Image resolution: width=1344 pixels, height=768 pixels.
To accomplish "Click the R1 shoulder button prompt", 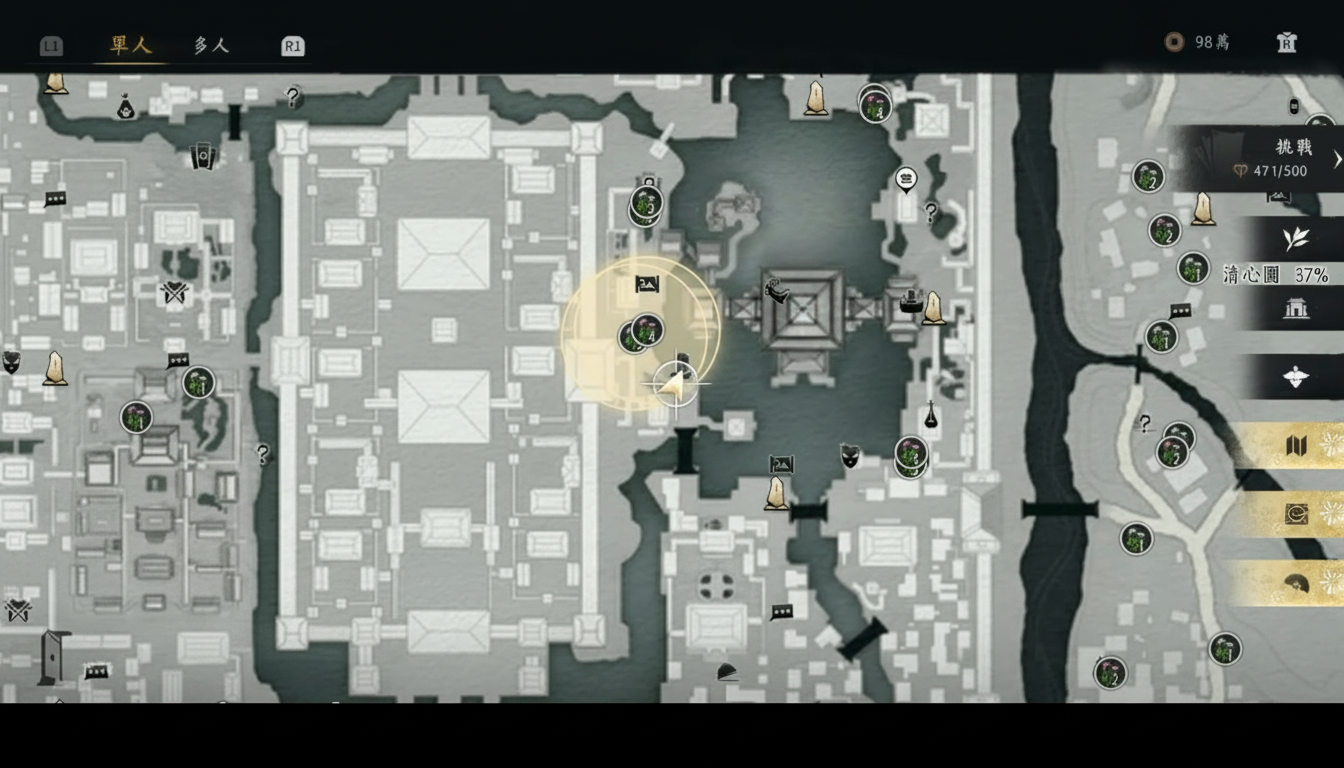I will [291, 45].
